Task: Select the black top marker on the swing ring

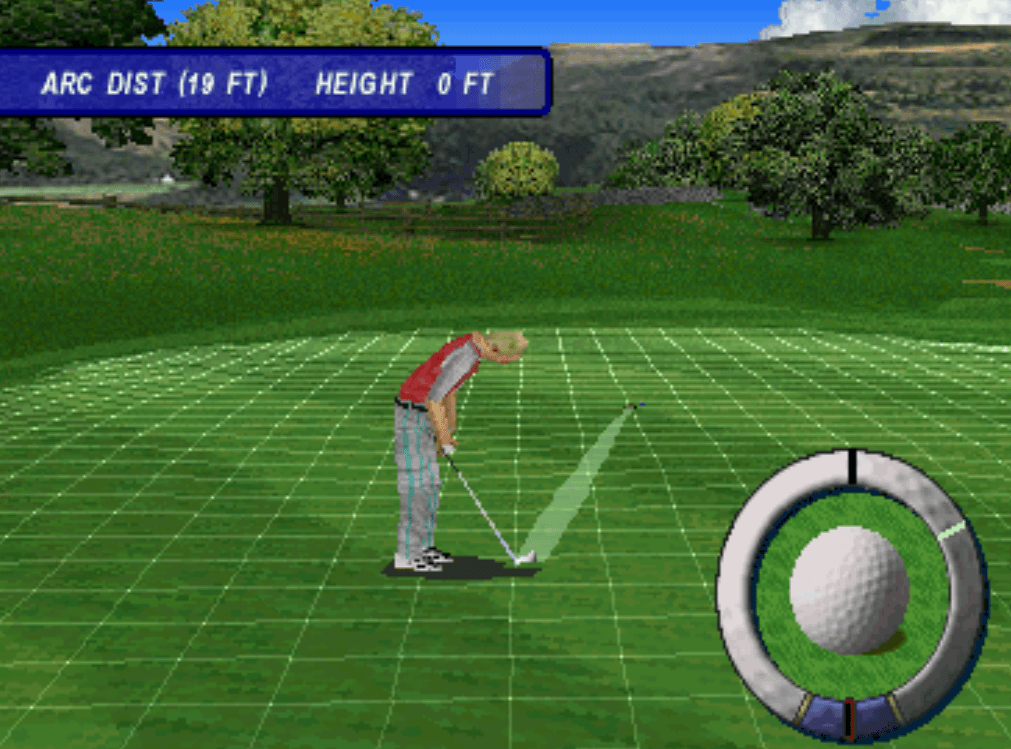Action: [x=851, y=465]
